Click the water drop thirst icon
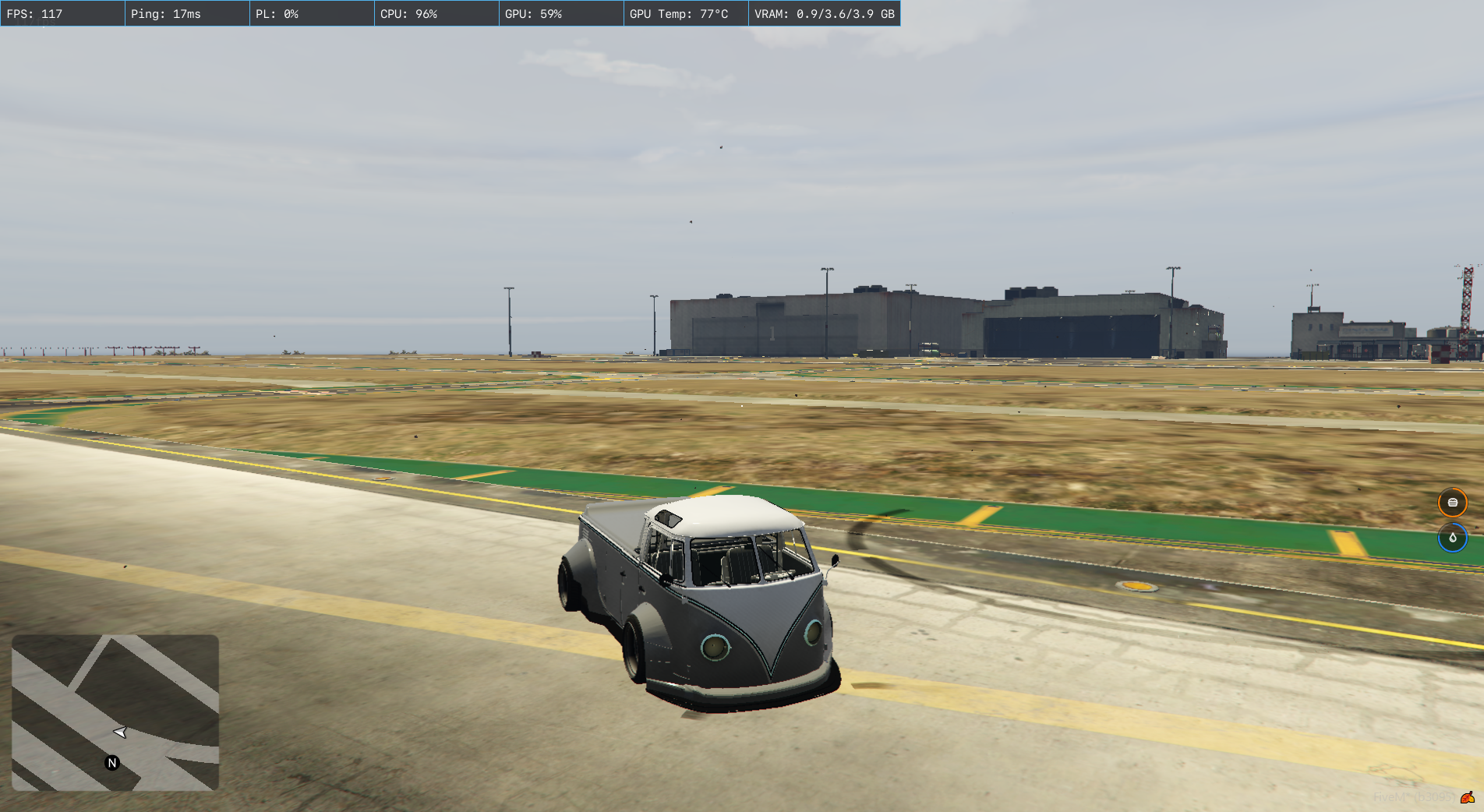 (x=1452, y=538)
